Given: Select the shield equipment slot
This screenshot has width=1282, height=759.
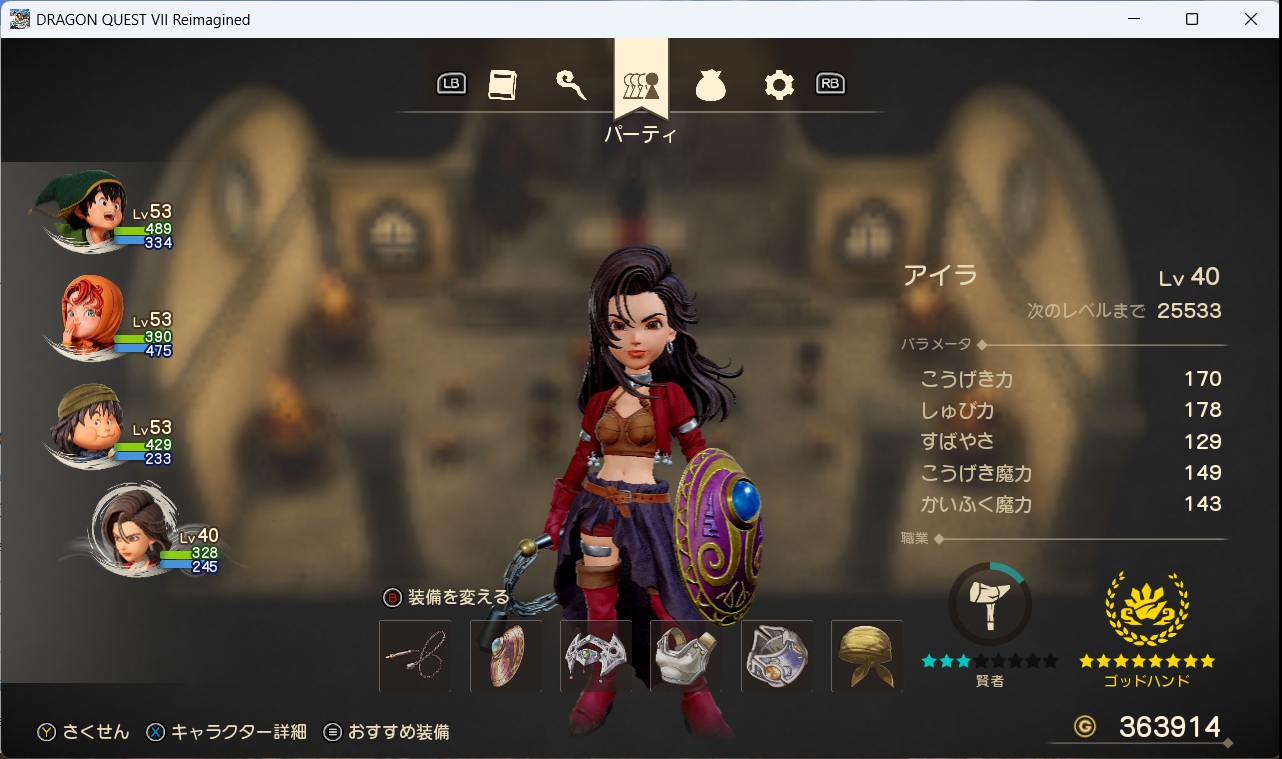Looking at the screenshot, I should coord(506,656).
